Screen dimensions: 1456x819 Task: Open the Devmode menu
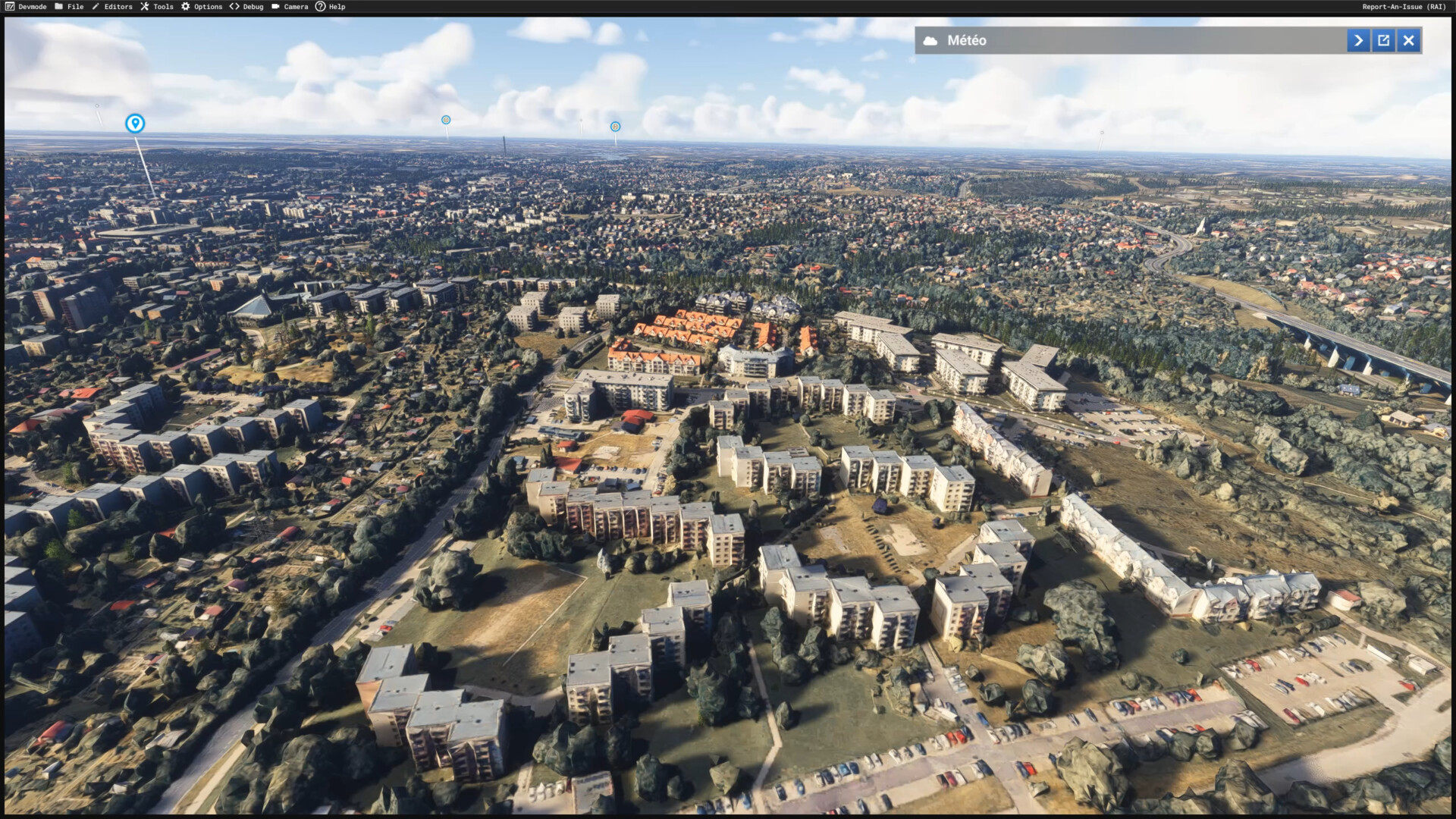(x=27, y=7)
